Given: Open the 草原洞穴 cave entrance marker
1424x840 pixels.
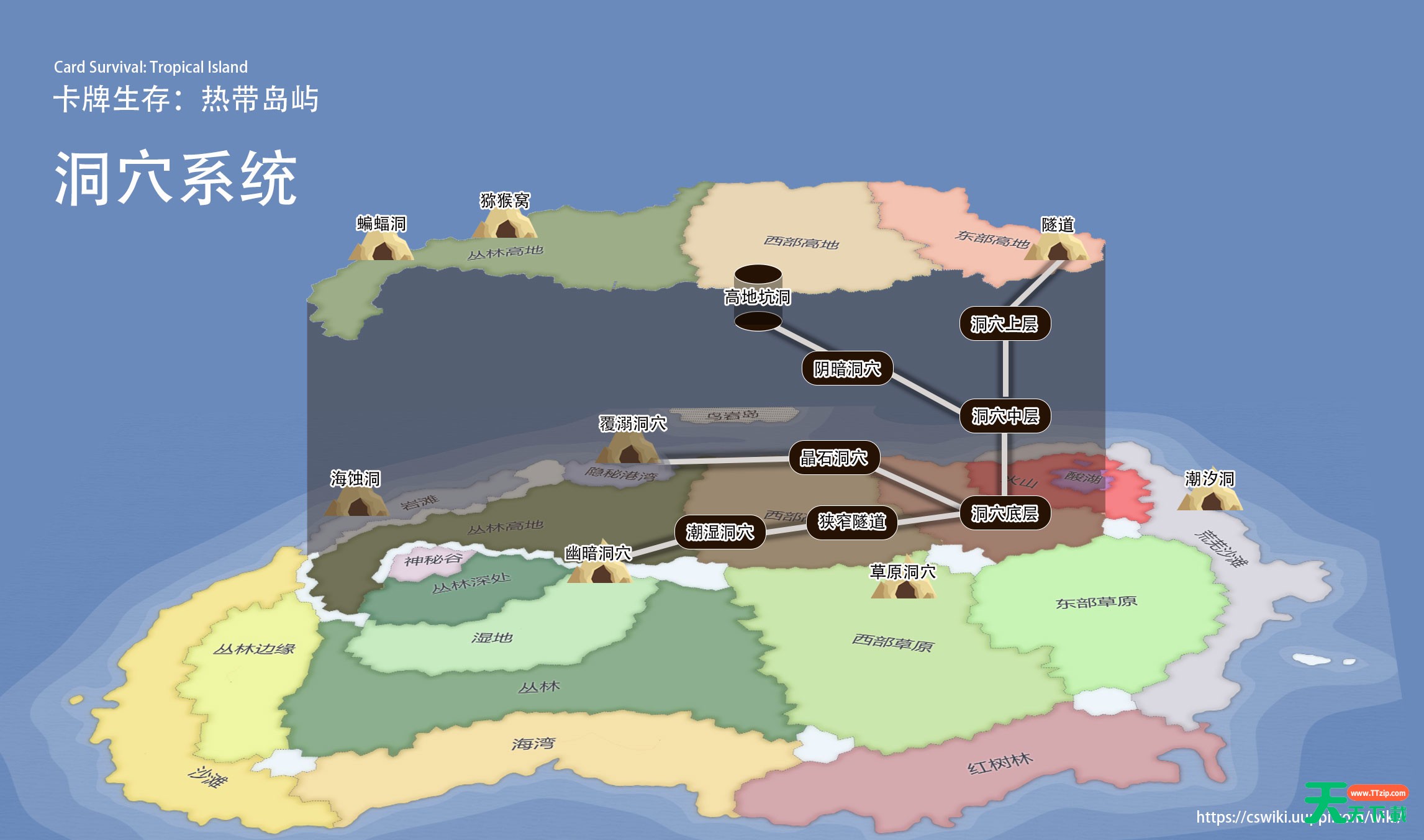Looking at the screenshot, I should tap(904, 585).
